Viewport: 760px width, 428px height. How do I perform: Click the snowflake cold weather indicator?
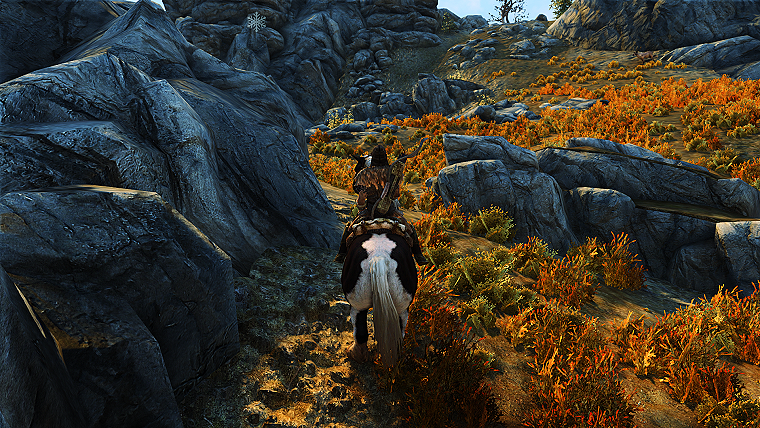click(257, 21)
